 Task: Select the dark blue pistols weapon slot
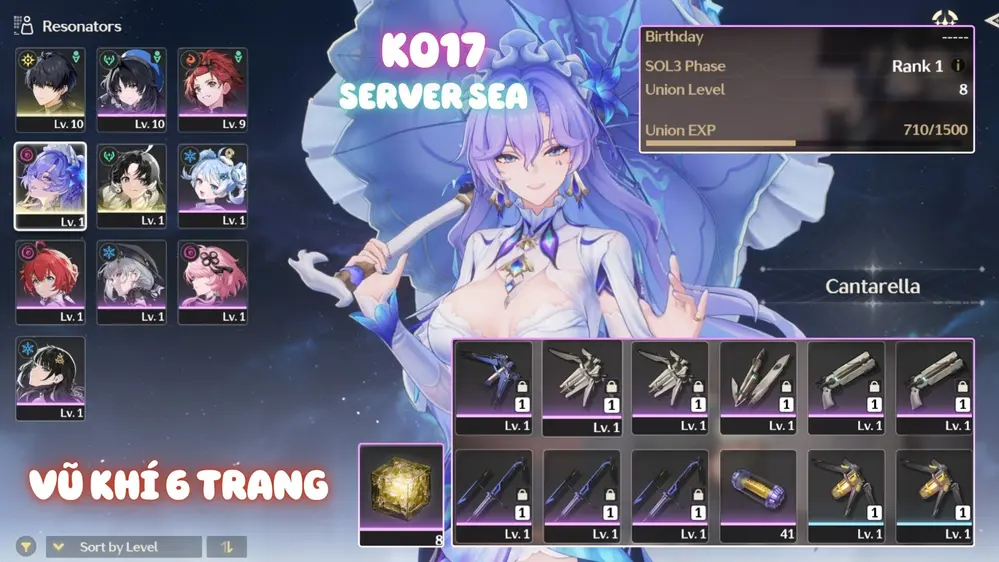click(494, 386)
